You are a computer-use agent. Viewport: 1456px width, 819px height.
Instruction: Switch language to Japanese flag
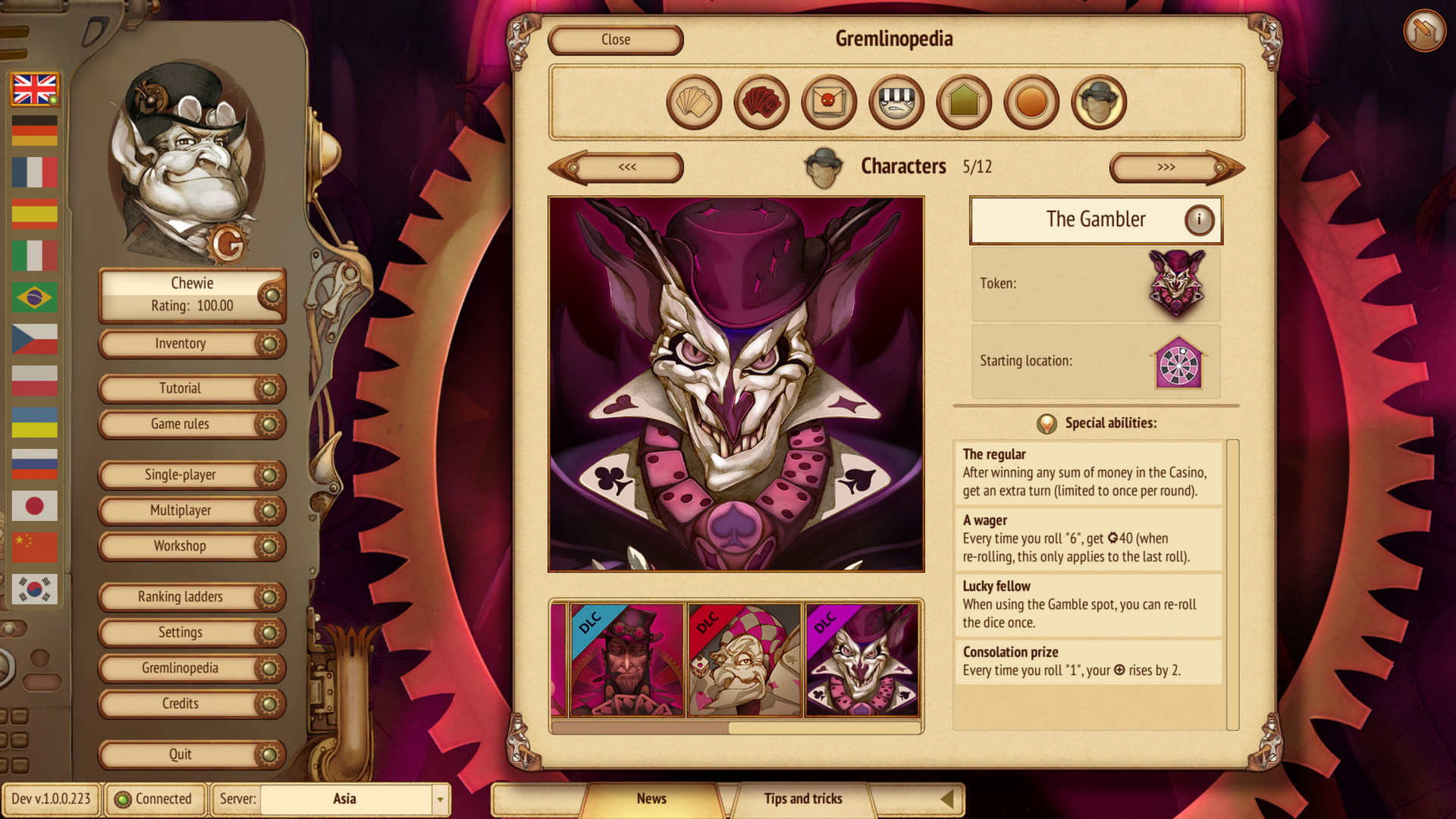tap(35, 506)
